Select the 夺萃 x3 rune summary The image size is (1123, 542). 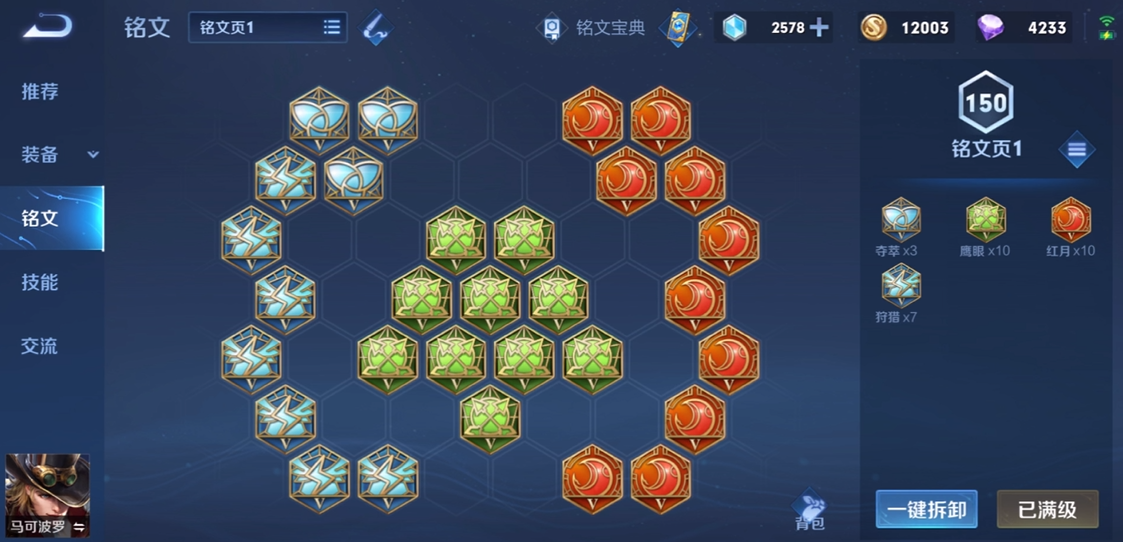[x=900, y=227]
